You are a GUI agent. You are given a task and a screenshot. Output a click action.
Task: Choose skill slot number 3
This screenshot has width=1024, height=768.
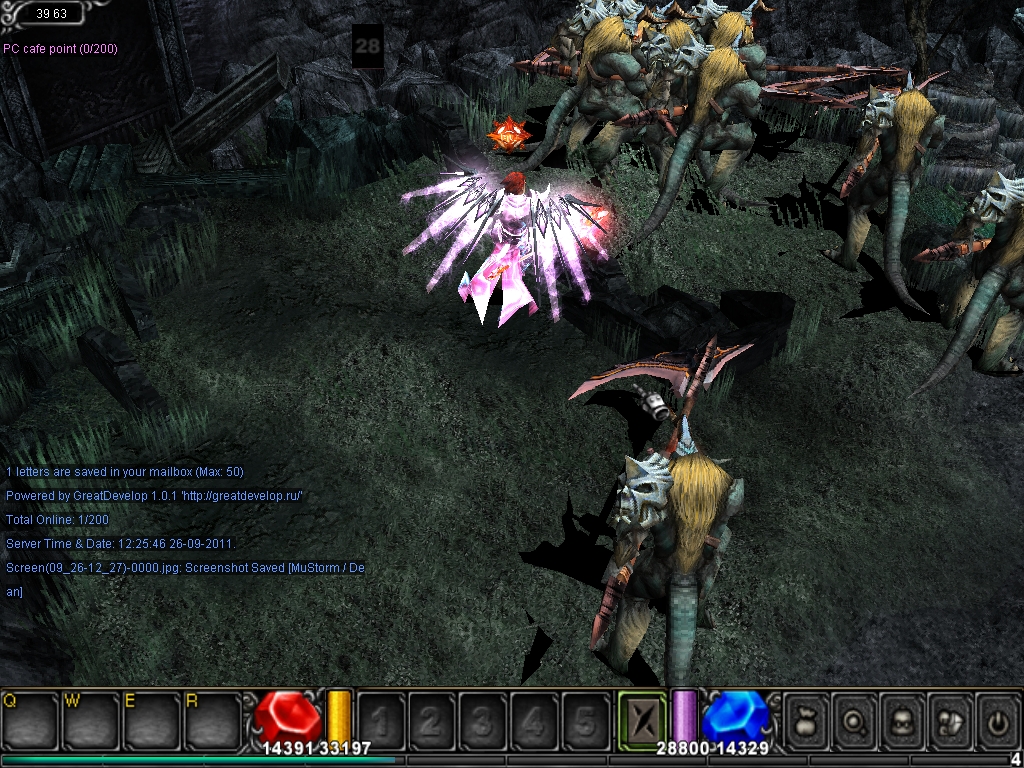(x=484, y=720)
